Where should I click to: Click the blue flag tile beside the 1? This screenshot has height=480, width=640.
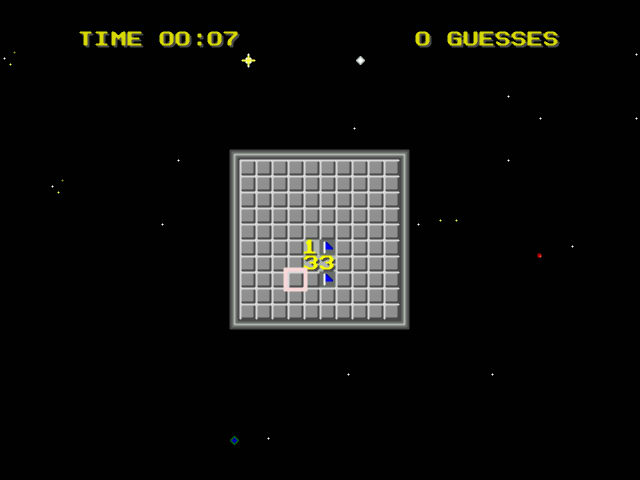(327, 247)
